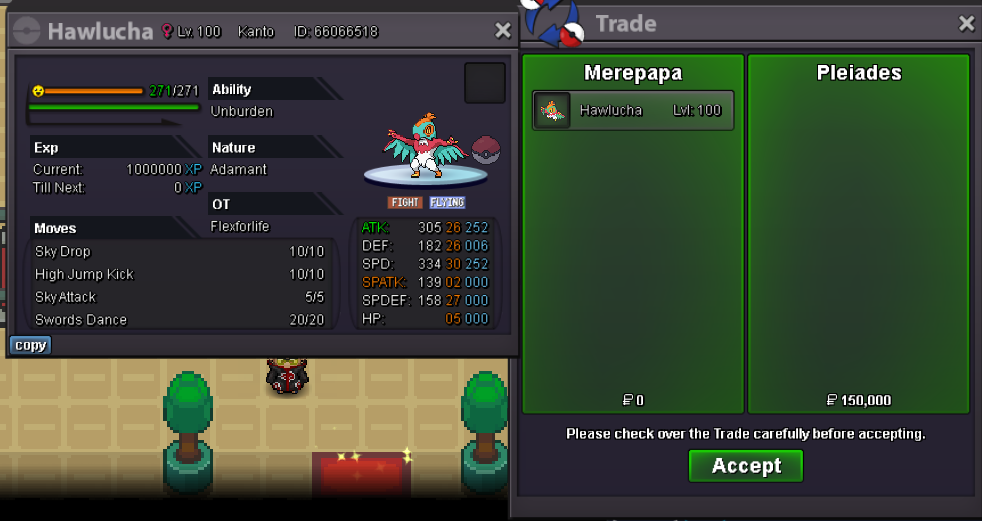Image resolution: width=982 pixels, height=521 pixels.
Task: Click the empty held item slot
Action: coord(485,83)
